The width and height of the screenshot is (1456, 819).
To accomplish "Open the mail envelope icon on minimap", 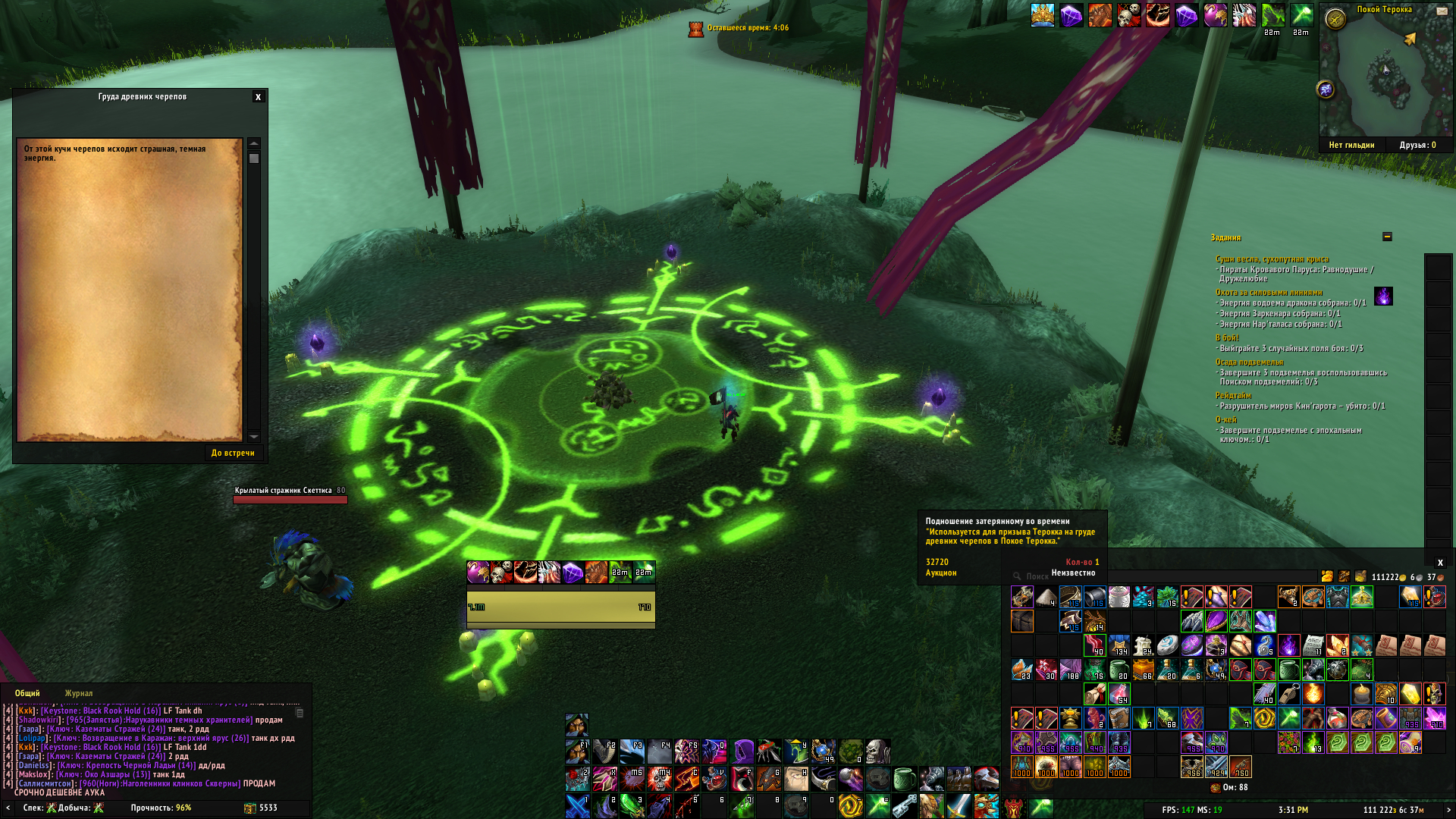I will 1442,11.
